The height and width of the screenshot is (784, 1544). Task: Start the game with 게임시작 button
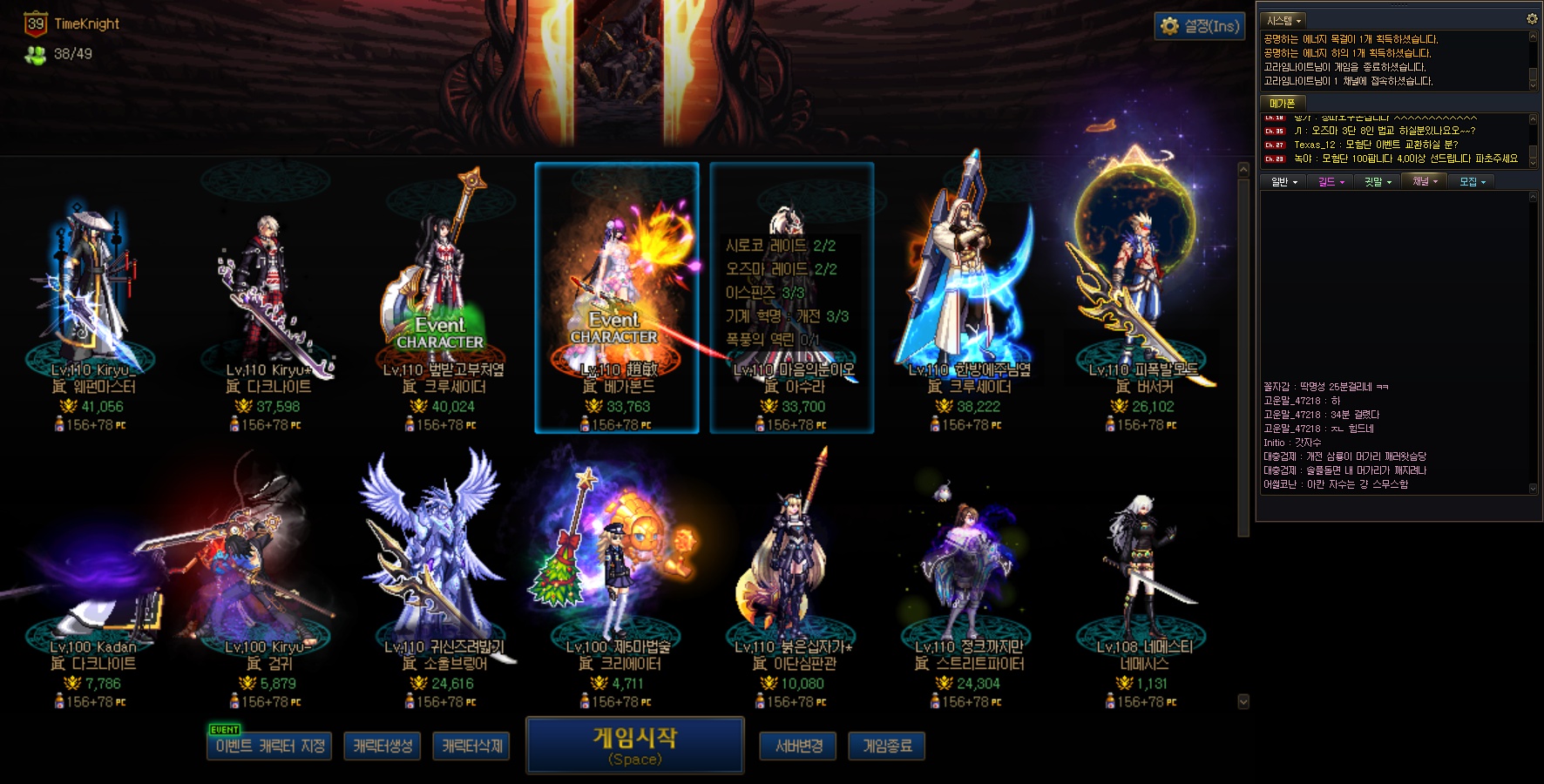pyautogui.click(x=634, y=745)
